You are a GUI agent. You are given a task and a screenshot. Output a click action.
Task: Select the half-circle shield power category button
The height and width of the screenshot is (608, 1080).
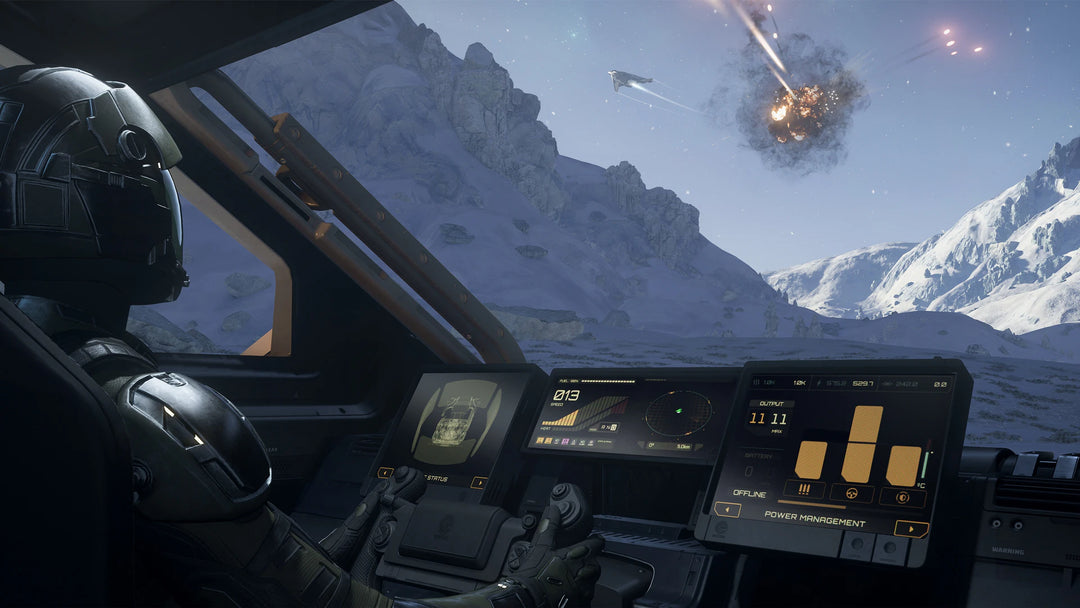click(901, 497)
